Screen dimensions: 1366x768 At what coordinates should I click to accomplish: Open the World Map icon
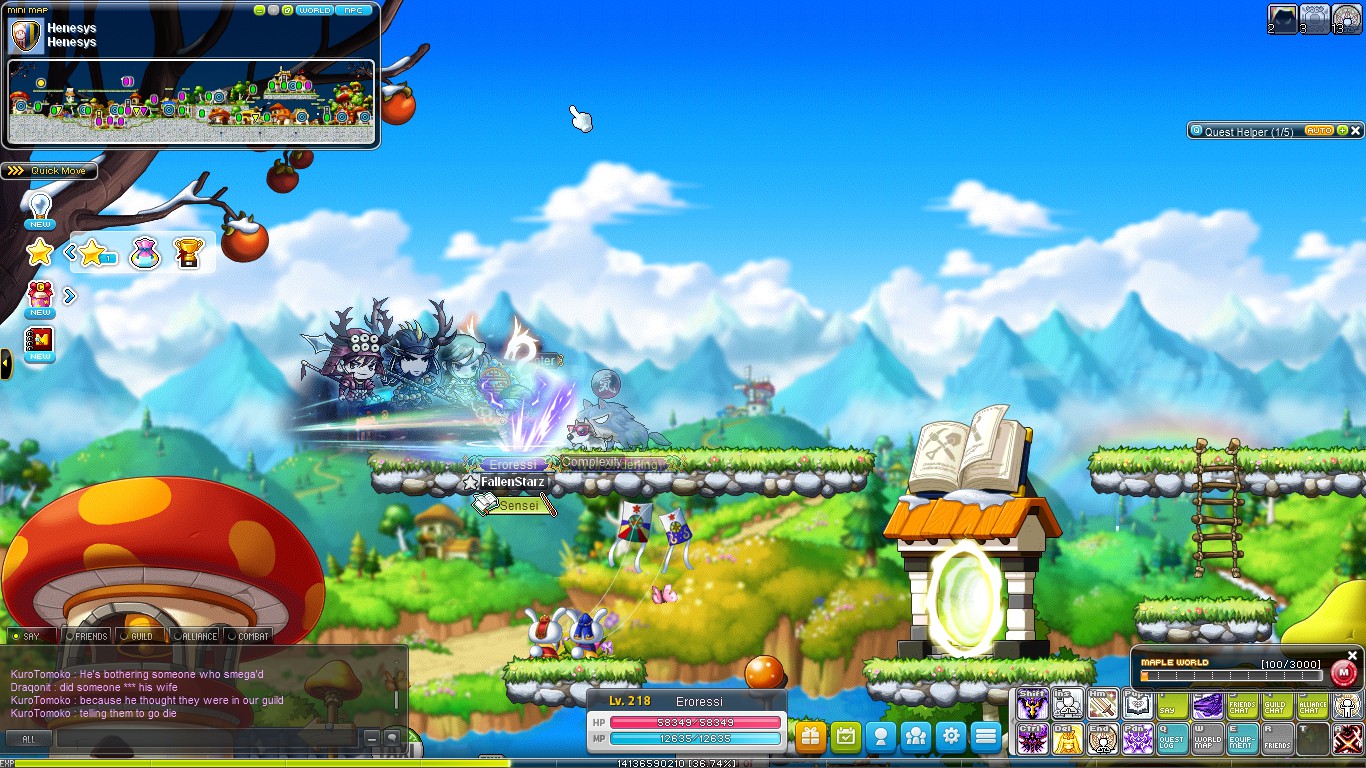tap(1206, 737)
